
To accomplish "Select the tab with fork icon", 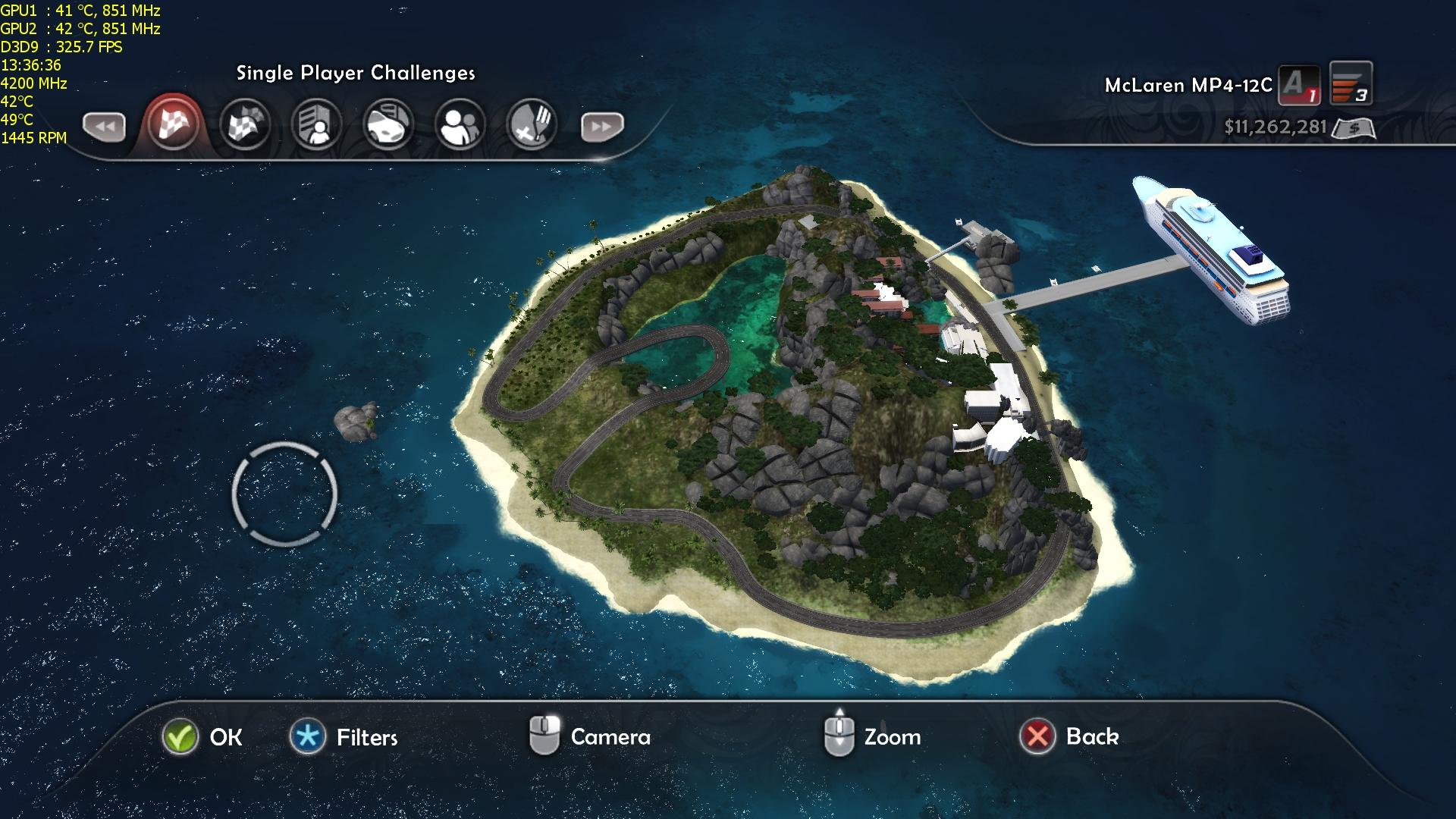I will [x=531, y=124].
